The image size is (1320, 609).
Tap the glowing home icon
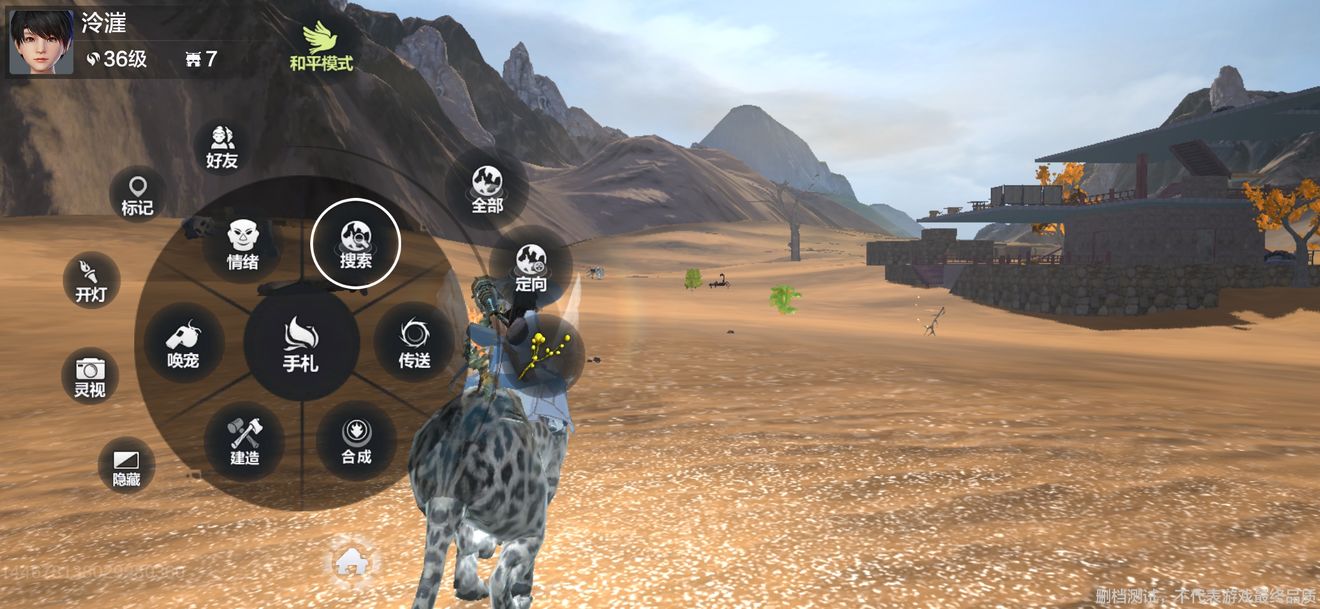click(x=351, y=563)
